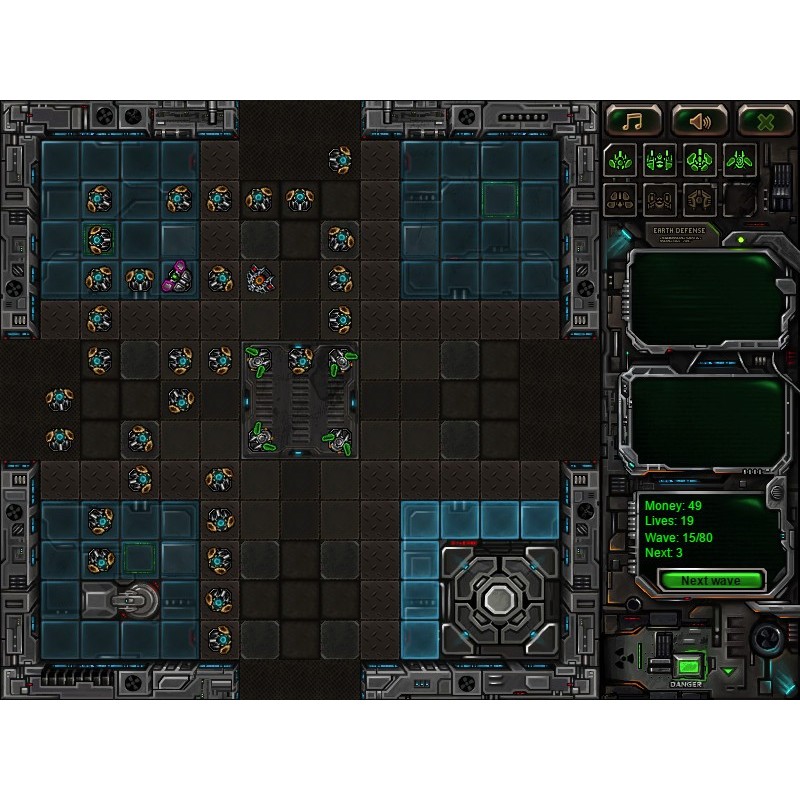Start the next wave
The height and width of the screenshot is (800, 800).
tap(710, 580)
